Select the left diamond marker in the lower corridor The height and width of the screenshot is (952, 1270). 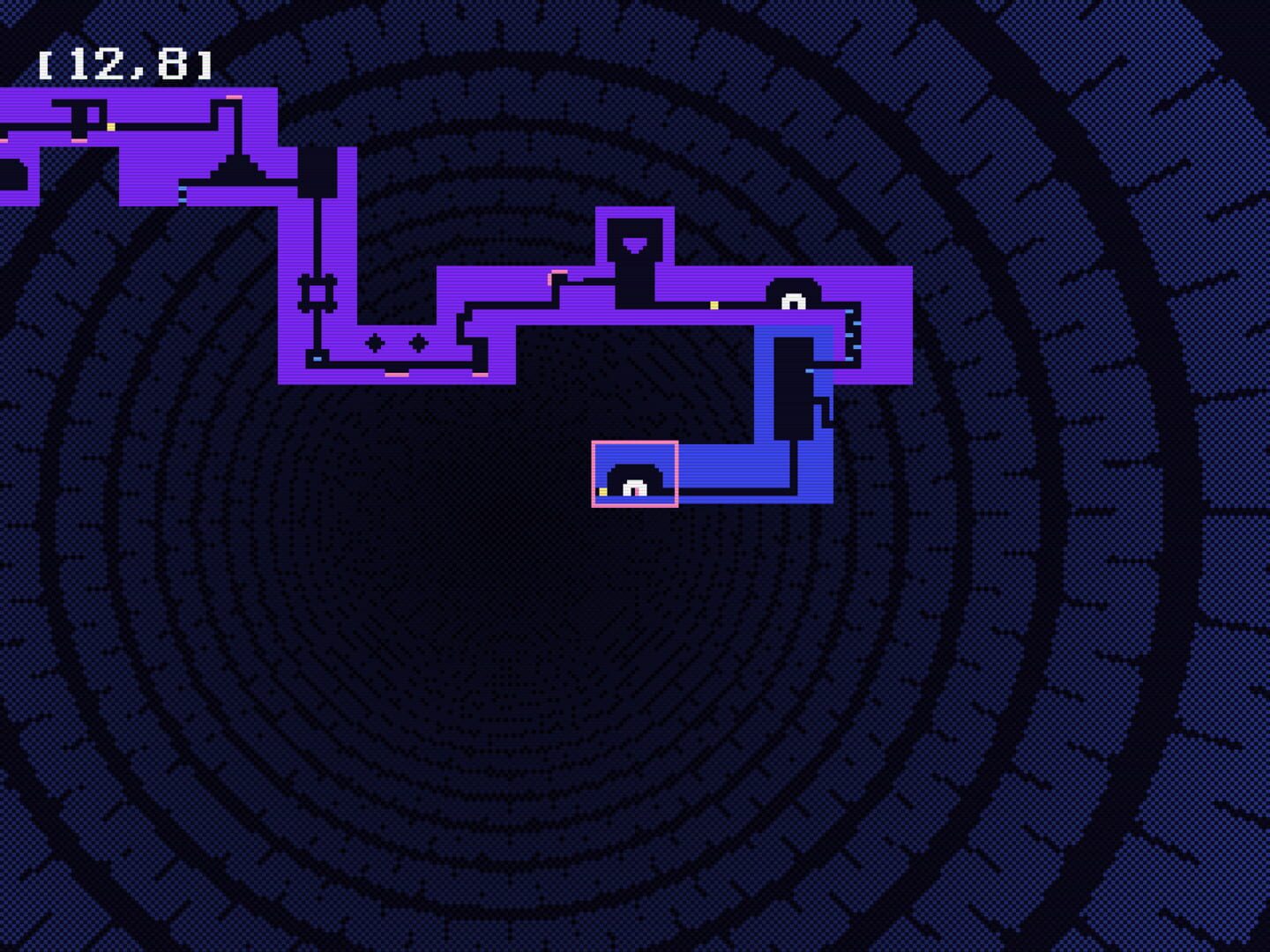click(x=374, y=343)
